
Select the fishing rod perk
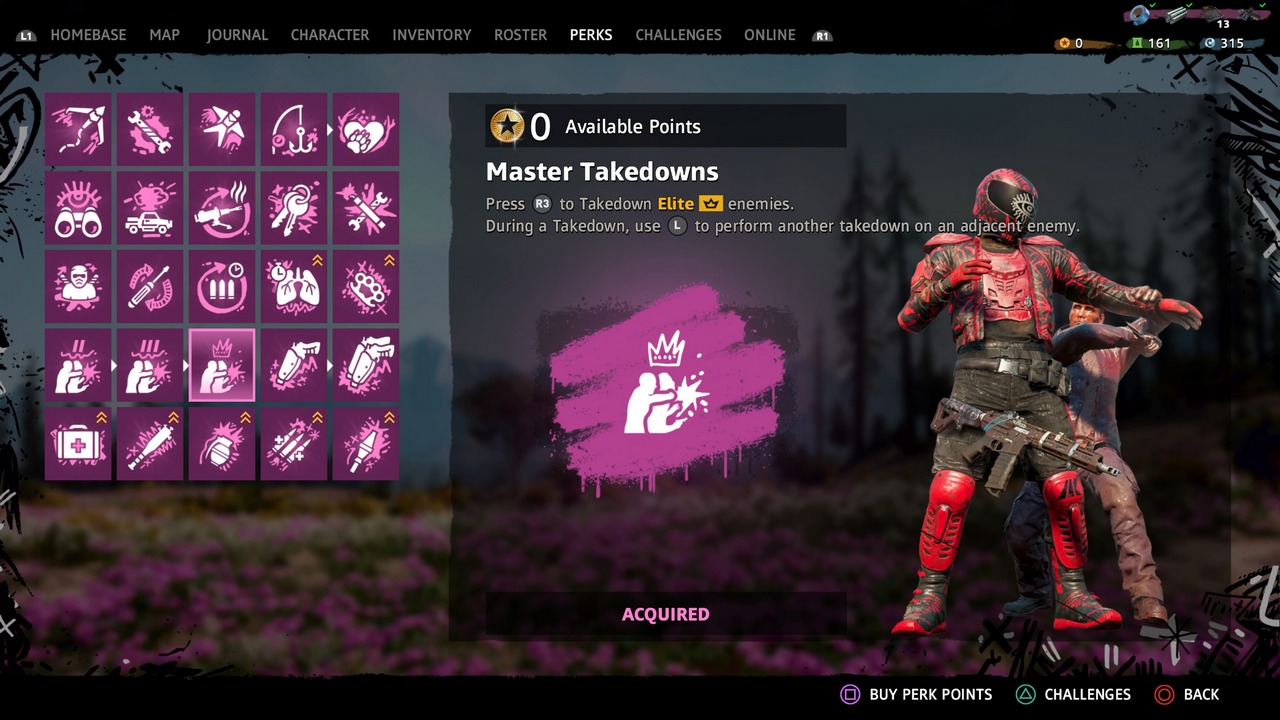294,130
